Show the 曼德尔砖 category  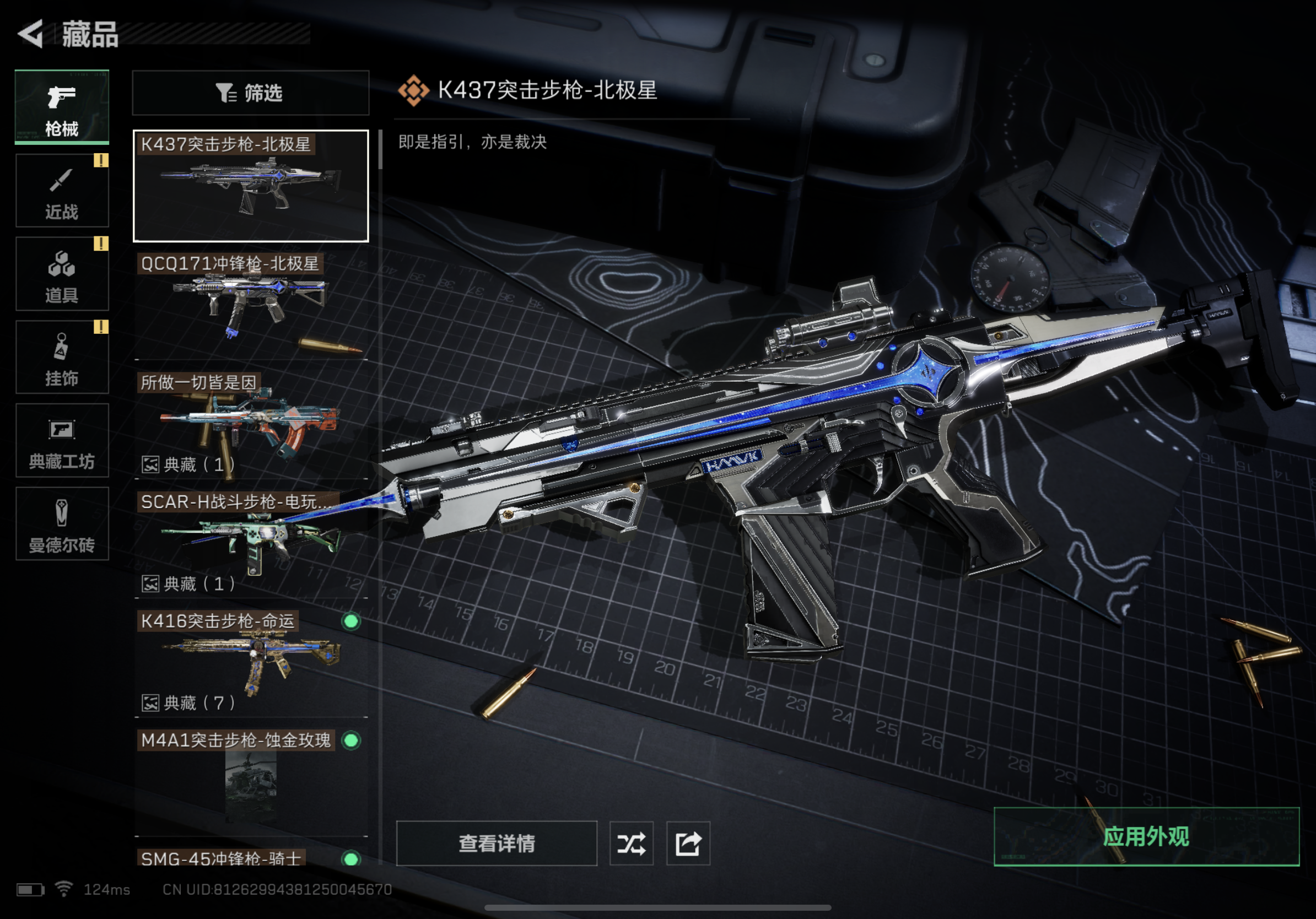tap(62, 523)
